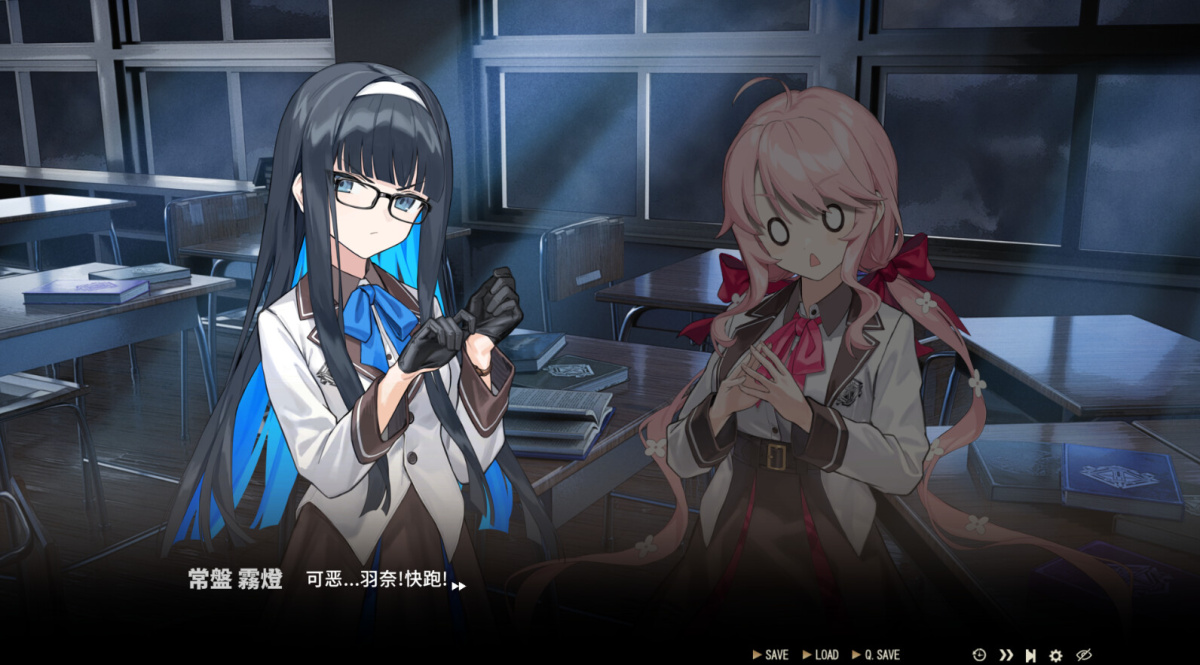Skip to next scene icon
1200x665 pixels.
(x=1030, y=655)
